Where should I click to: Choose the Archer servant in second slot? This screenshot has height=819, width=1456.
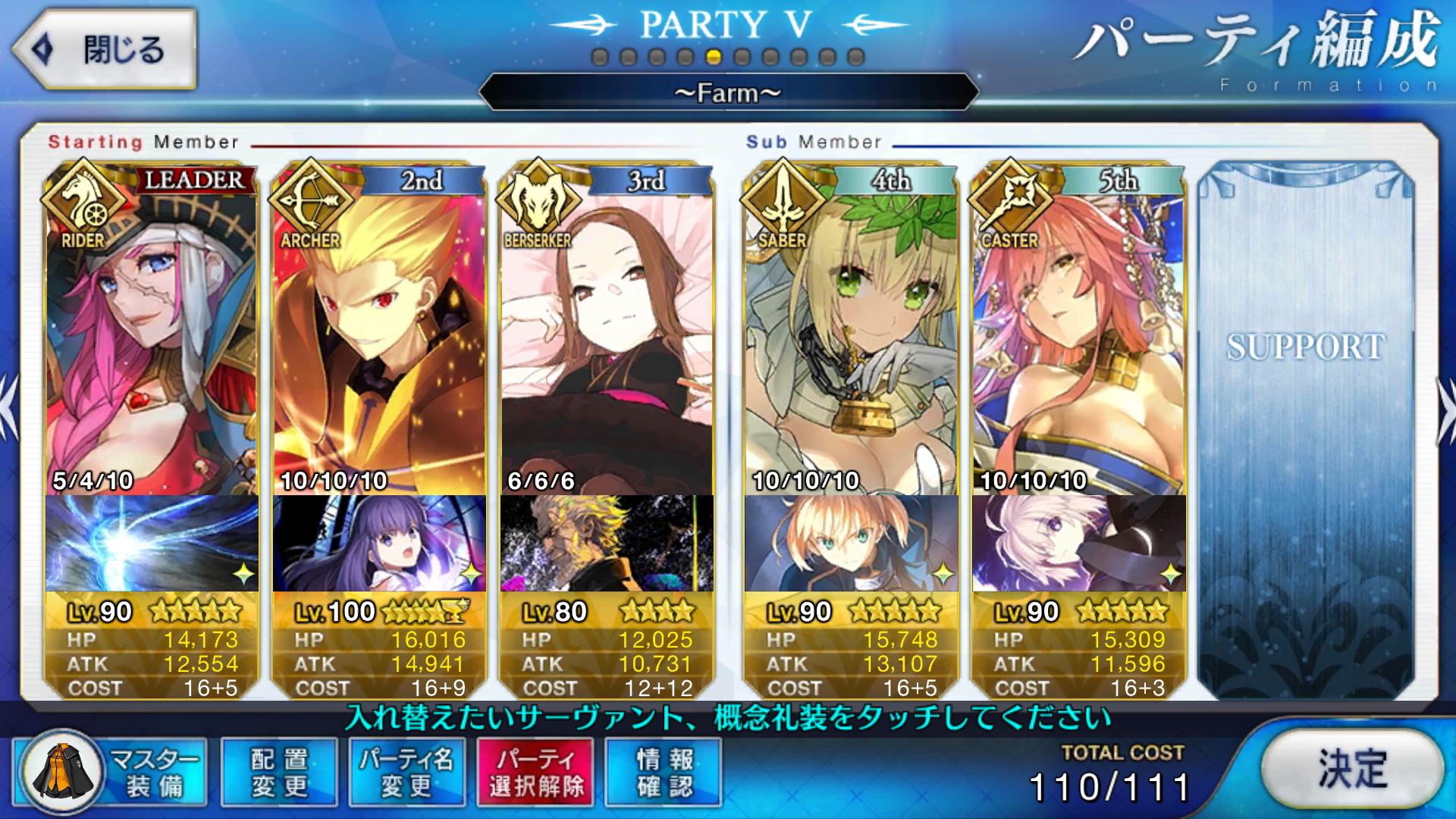coord(379,334)
